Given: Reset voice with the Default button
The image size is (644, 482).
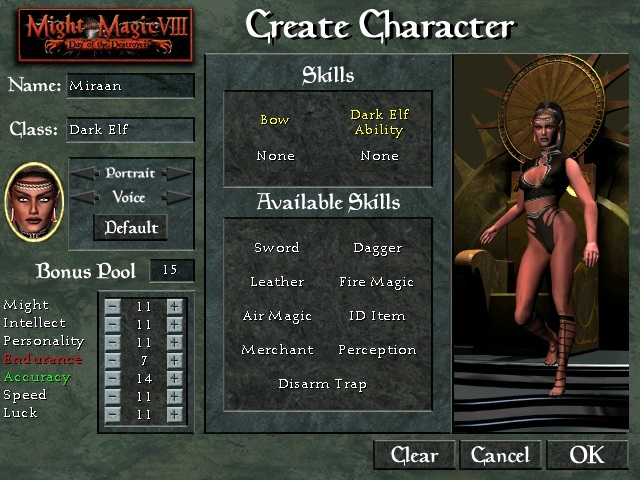Looking at the screenshot, I should pos(130,227).
